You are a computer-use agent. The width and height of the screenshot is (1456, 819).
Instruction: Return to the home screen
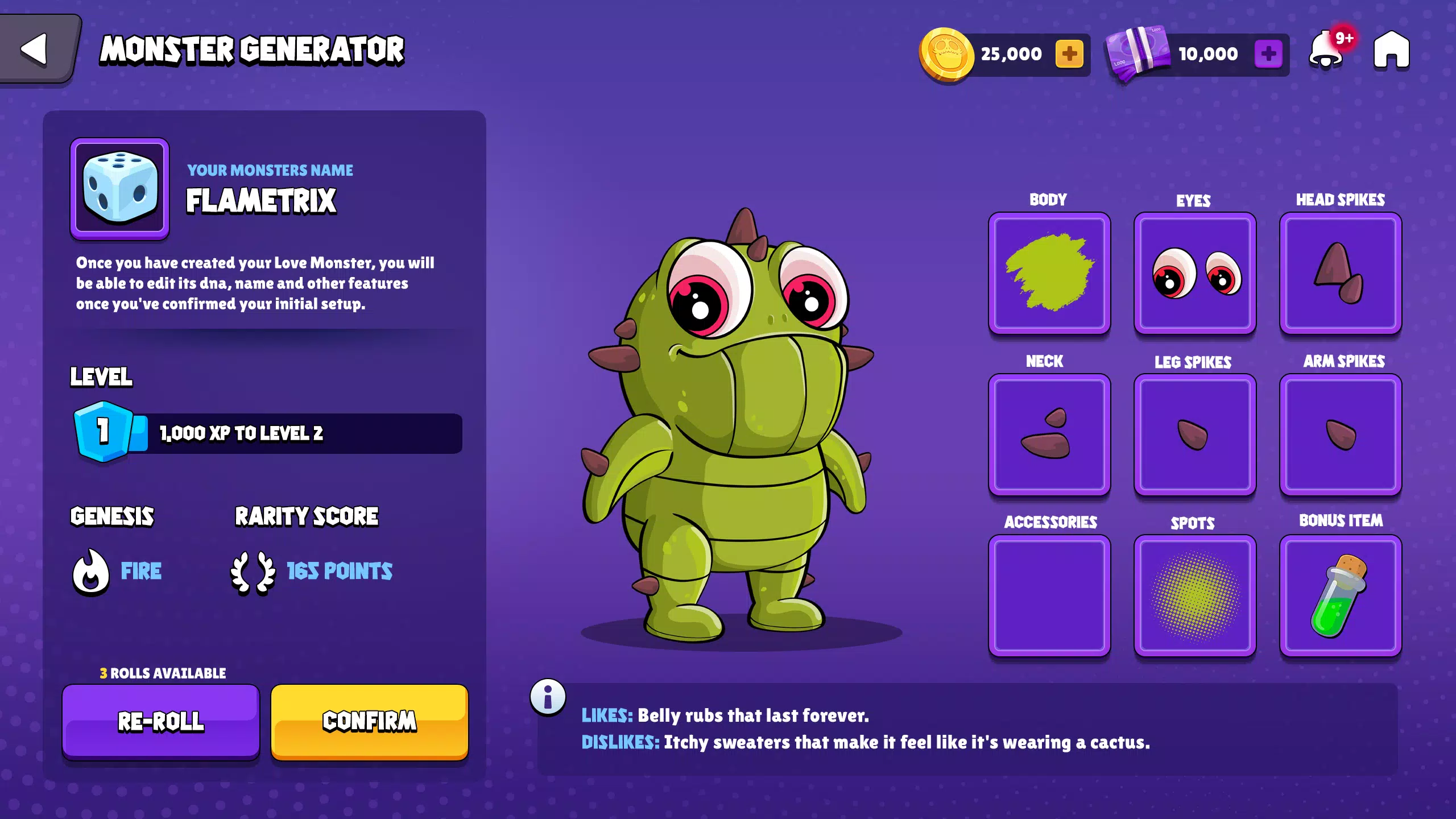point(1391,51)
